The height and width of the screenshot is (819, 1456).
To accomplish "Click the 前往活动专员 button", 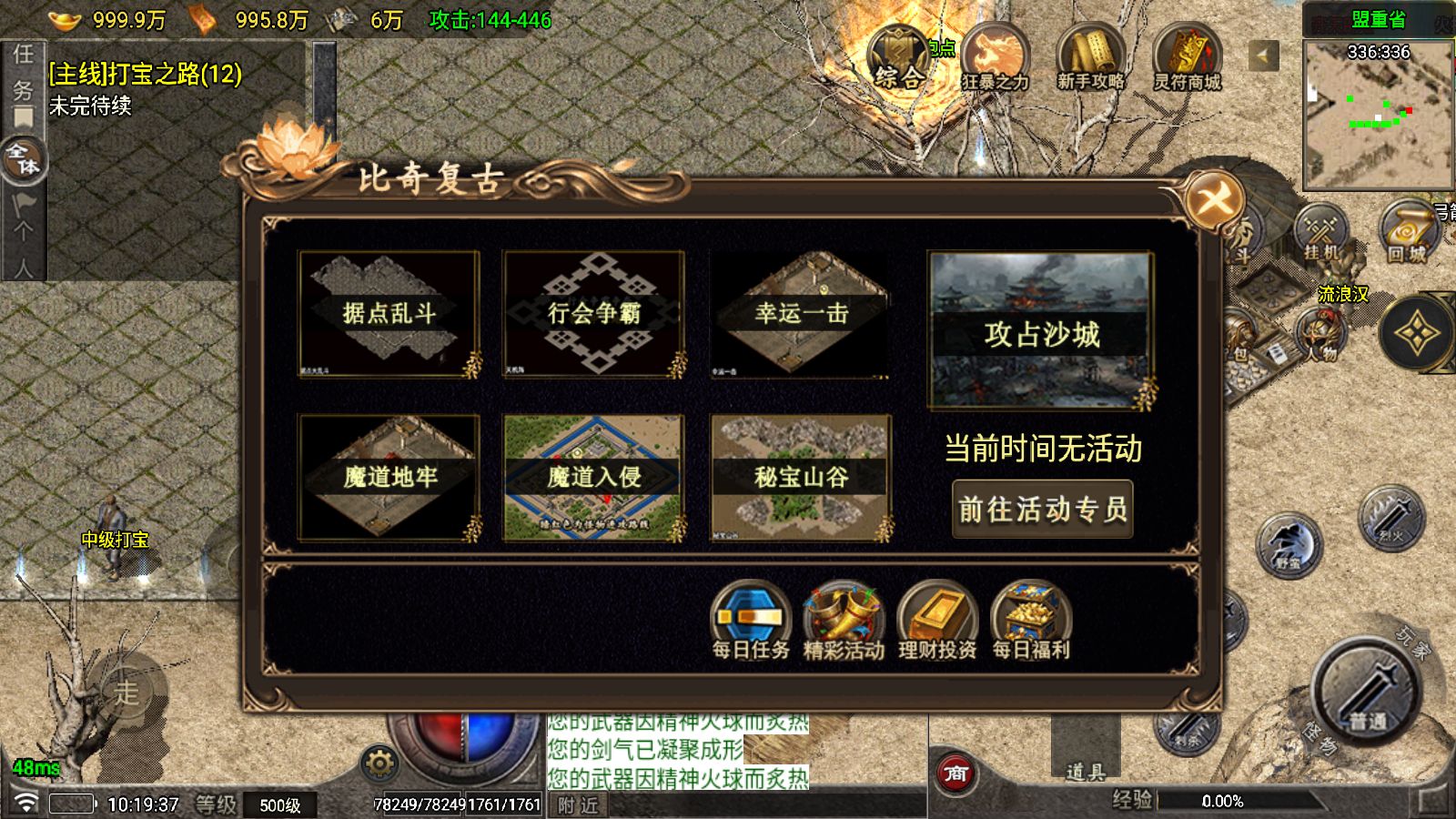I will 1042,509.
